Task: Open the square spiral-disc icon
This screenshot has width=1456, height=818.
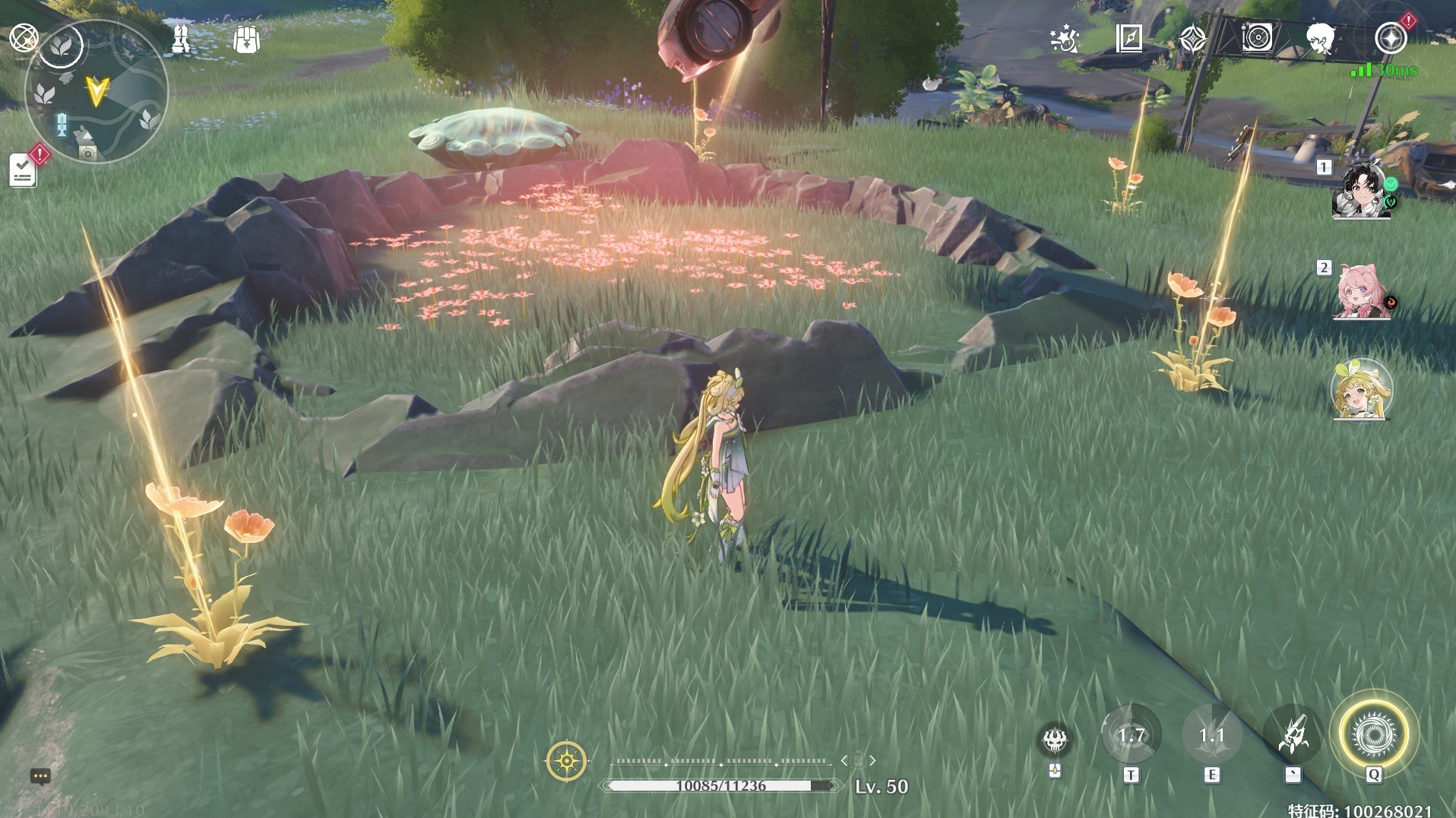Action: [x=1257, y=38]
